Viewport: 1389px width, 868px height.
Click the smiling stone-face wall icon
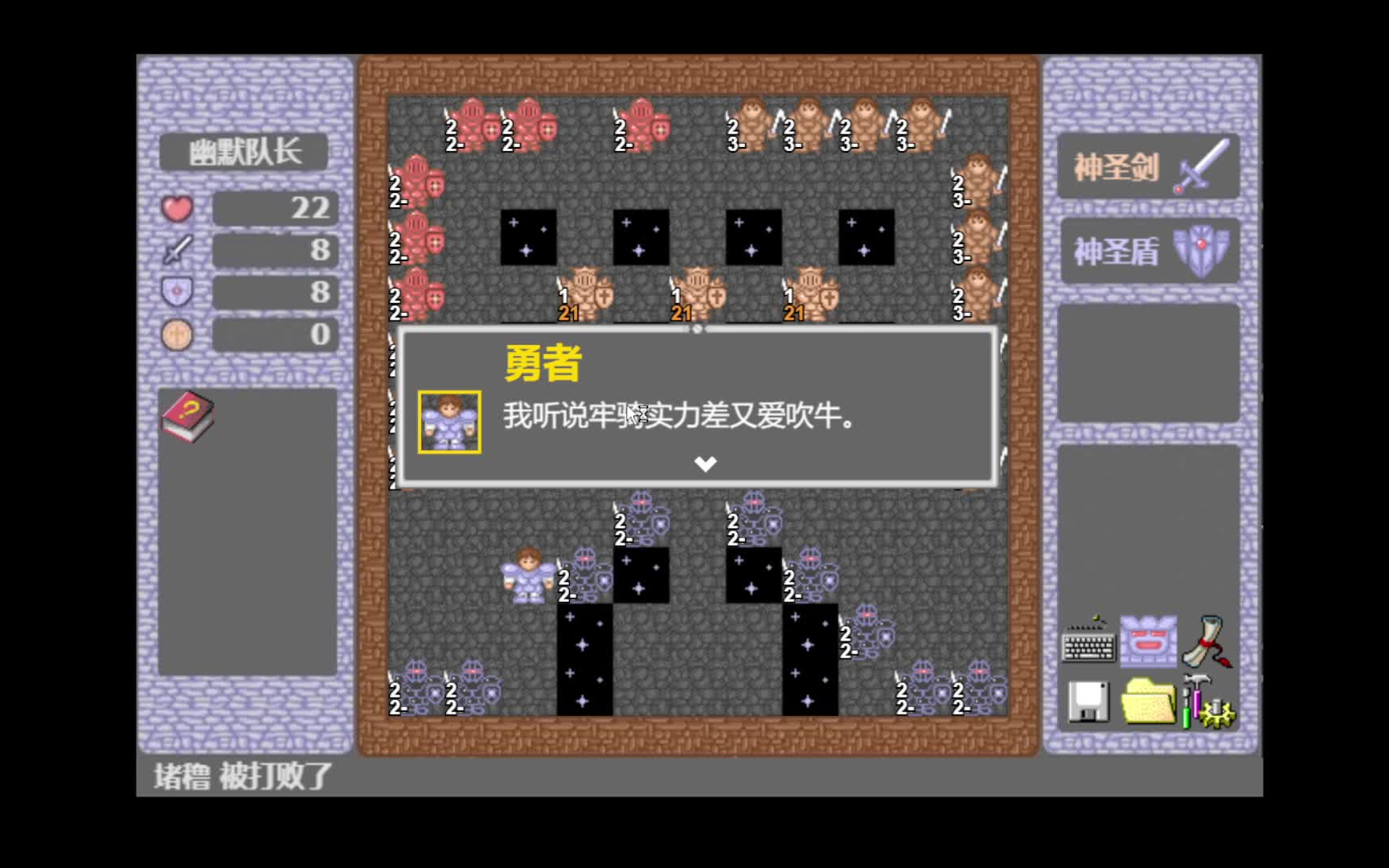(x=1149, y=643)
